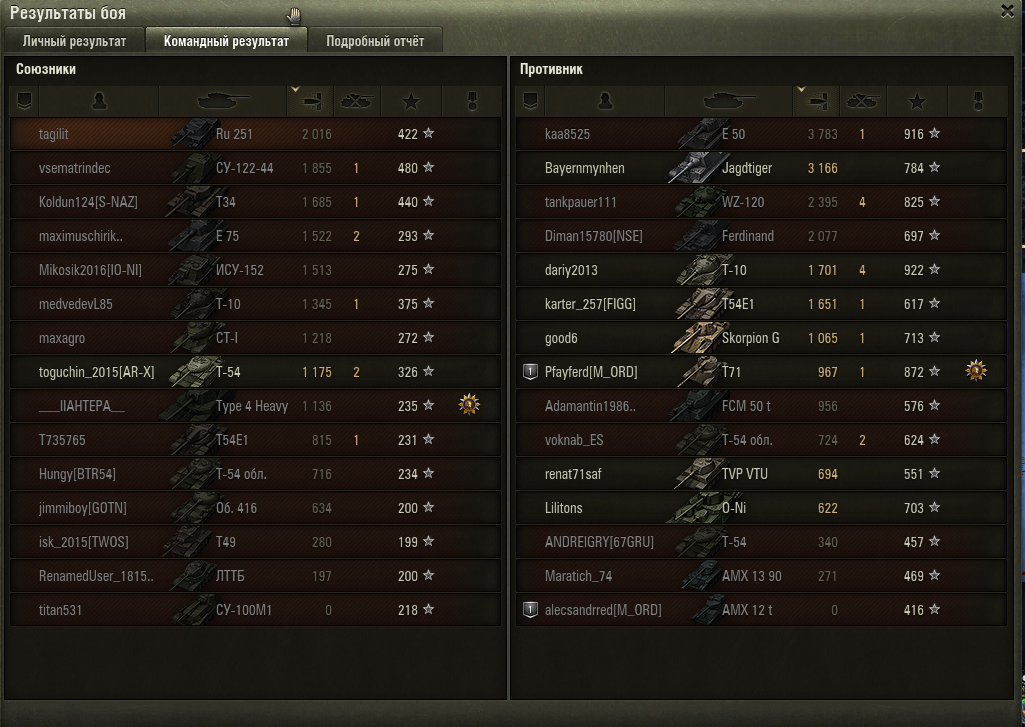Screen dimensions: 1025x727
Task: Select enemy Pfayferd[M_ORD] T71 row
Action: (760, 372)
